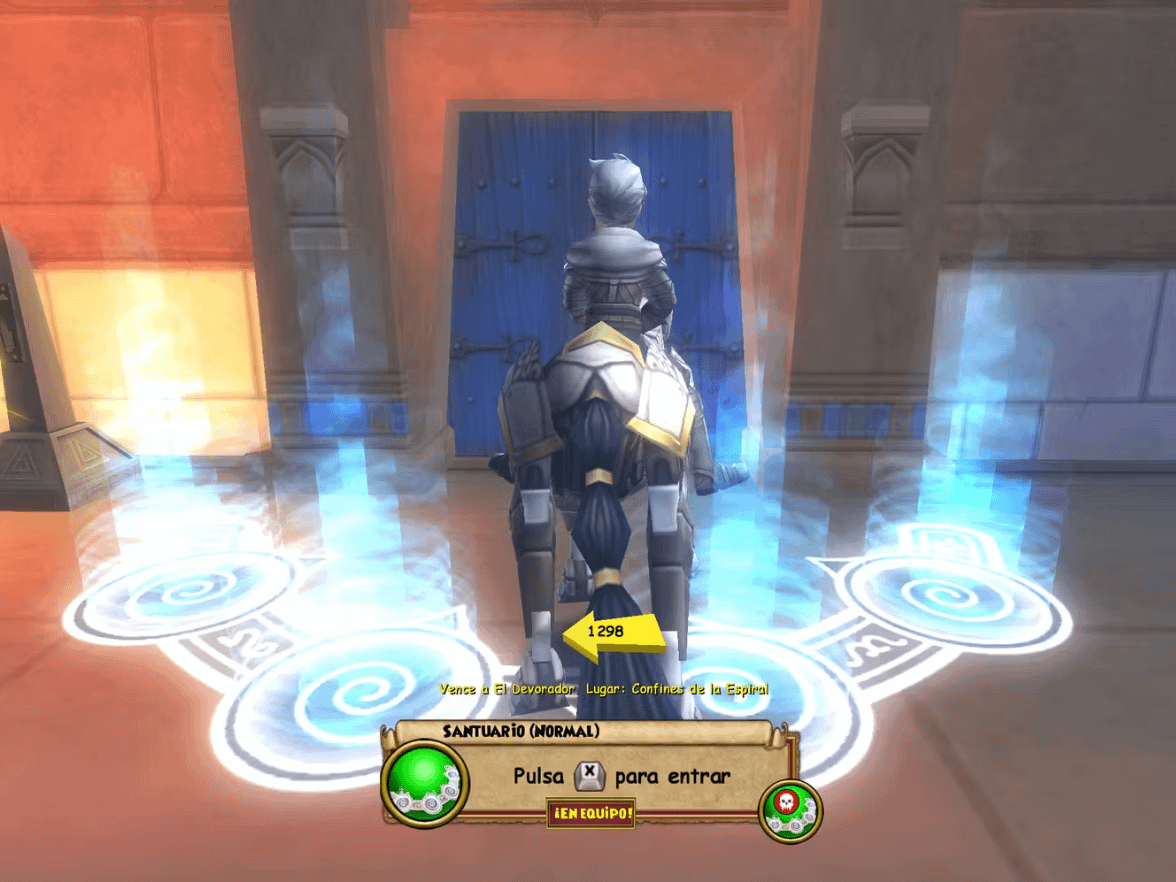Screen dimensions: 1176x882
Task: Click the yellow quest arrow showing 1298
Action: pos(614,633)
